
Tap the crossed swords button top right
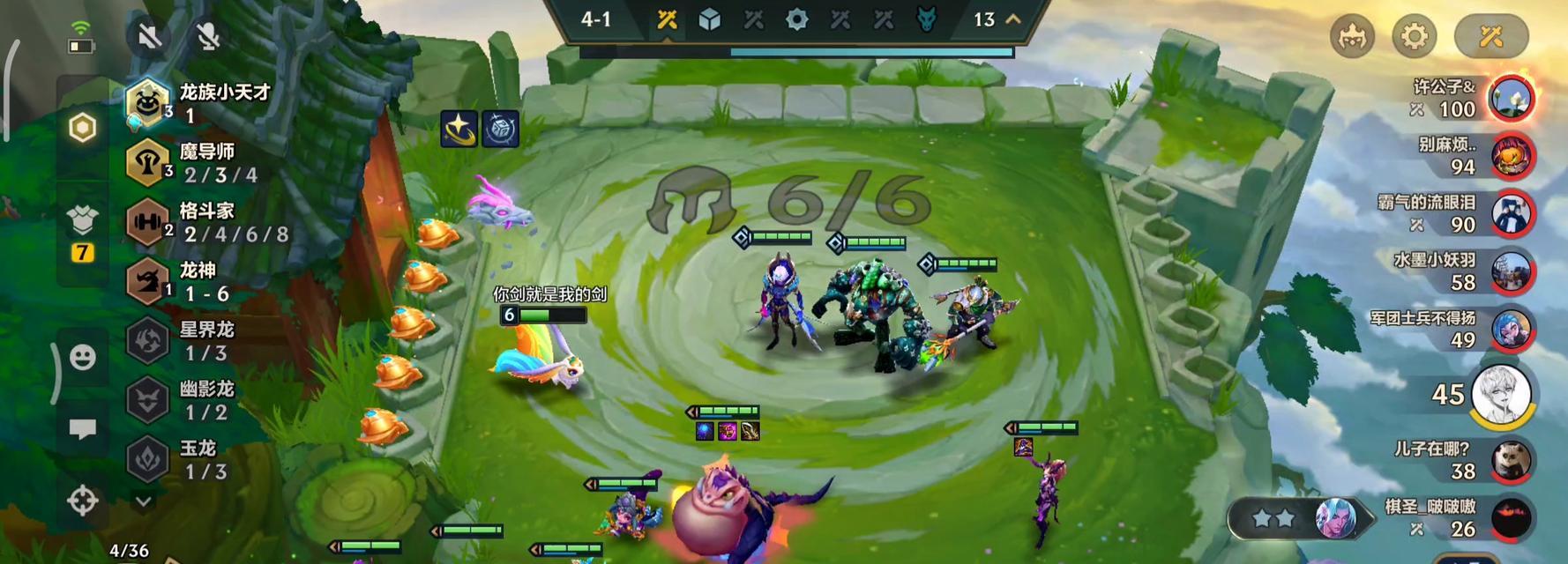[1490, 36]
